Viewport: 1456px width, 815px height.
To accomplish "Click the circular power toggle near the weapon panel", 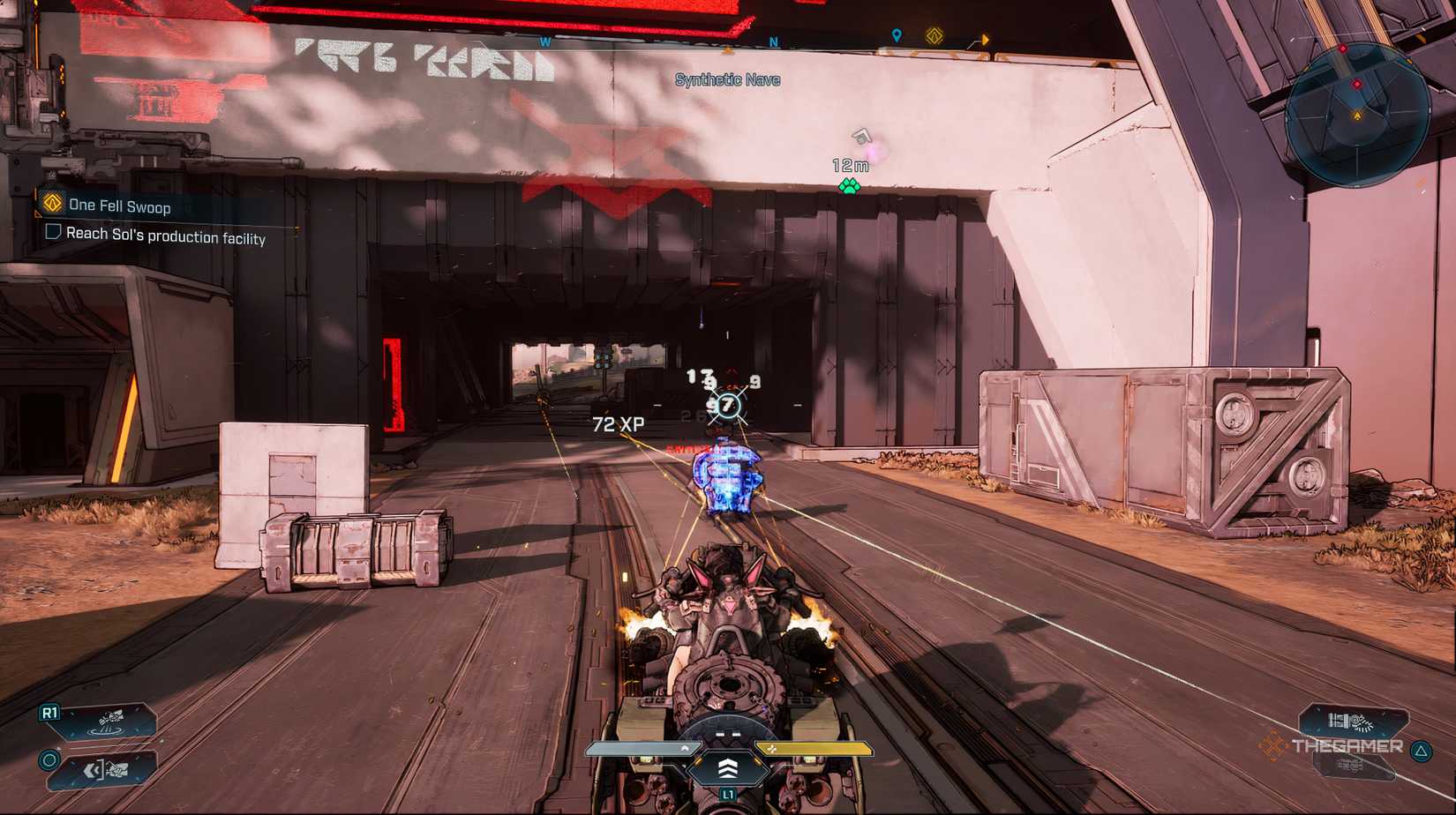I will (x=50, y=761).
